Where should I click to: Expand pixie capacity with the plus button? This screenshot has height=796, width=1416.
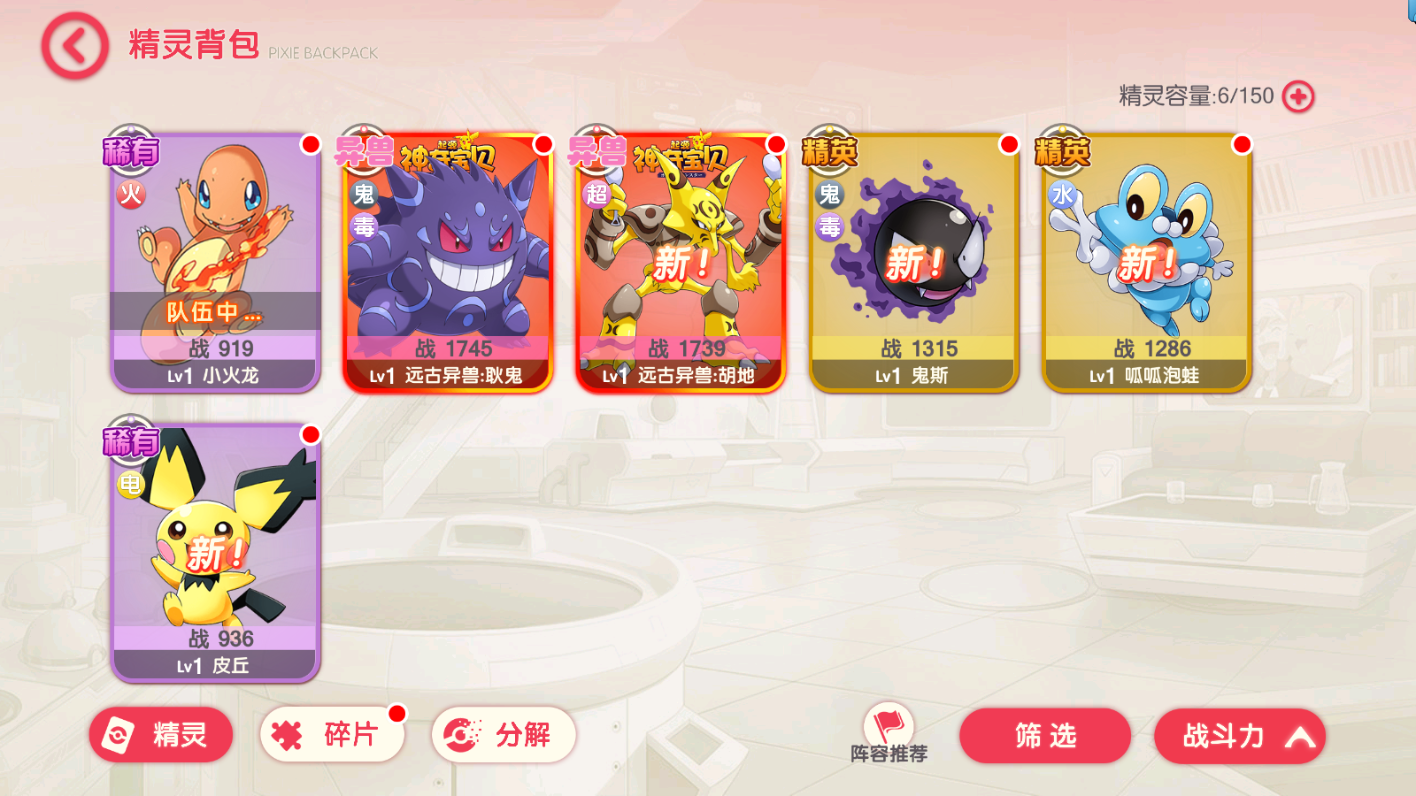tap(1298, 96)
